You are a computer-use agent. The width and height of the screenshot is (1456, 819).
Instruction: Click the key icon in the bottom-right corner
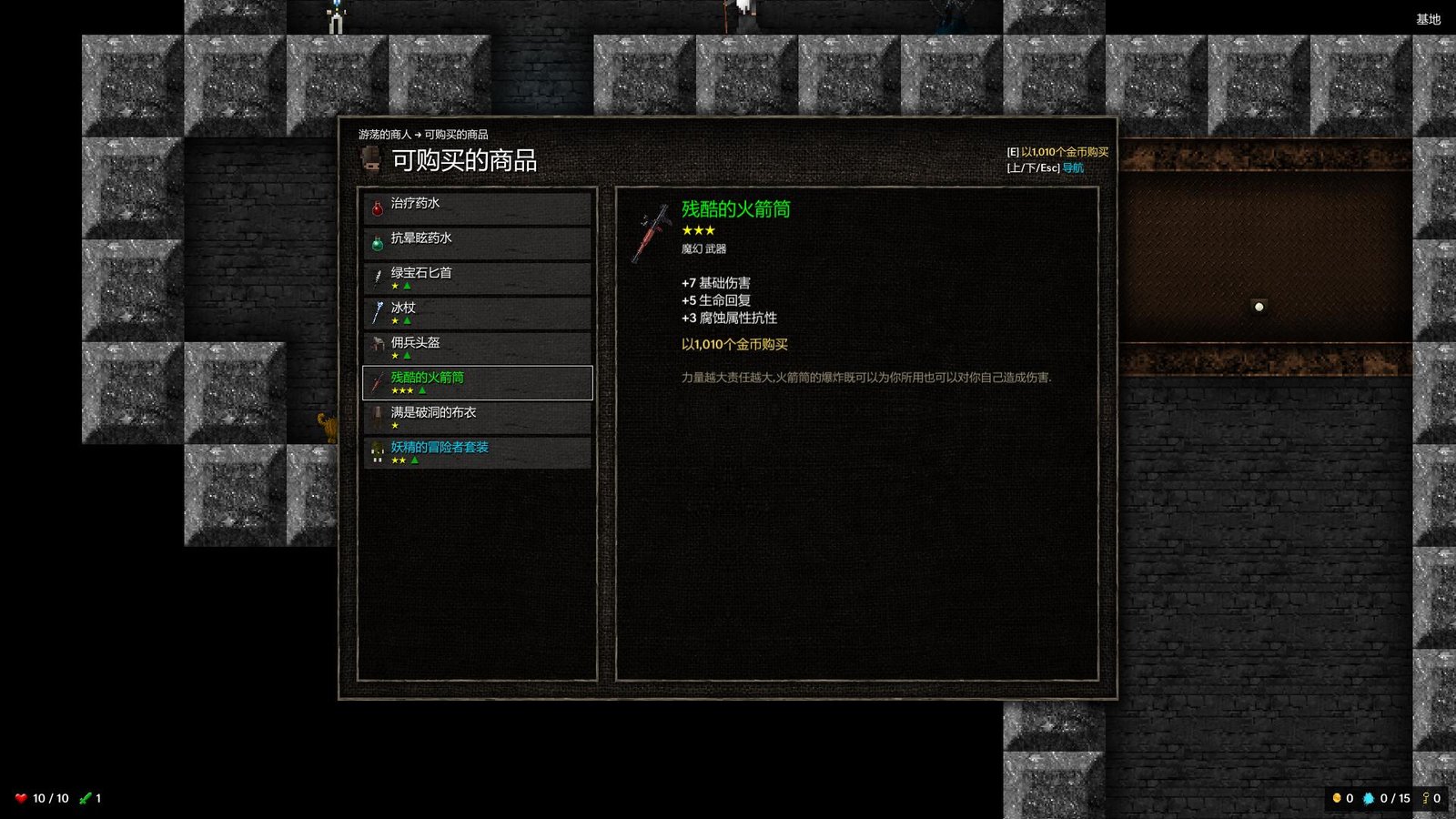[x=1423, y=797]
